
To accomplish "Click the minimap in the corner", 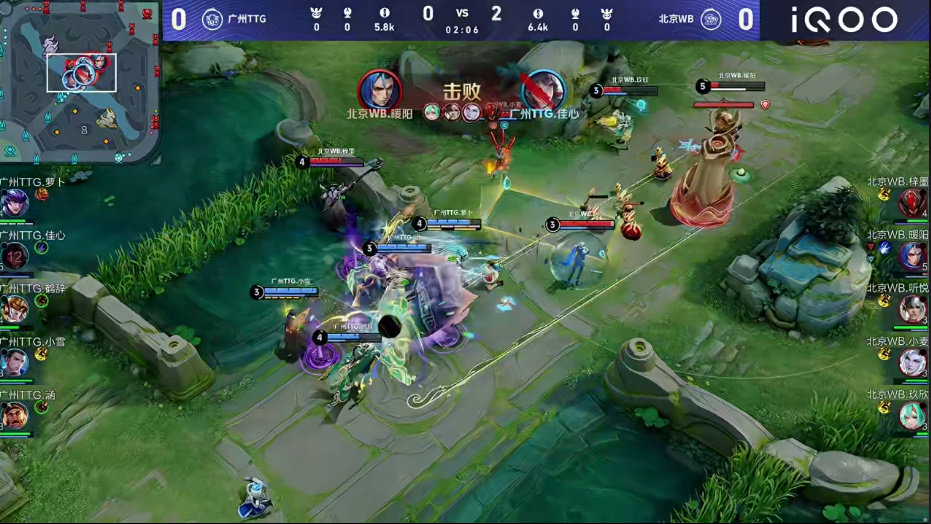I will click(80, 82).
